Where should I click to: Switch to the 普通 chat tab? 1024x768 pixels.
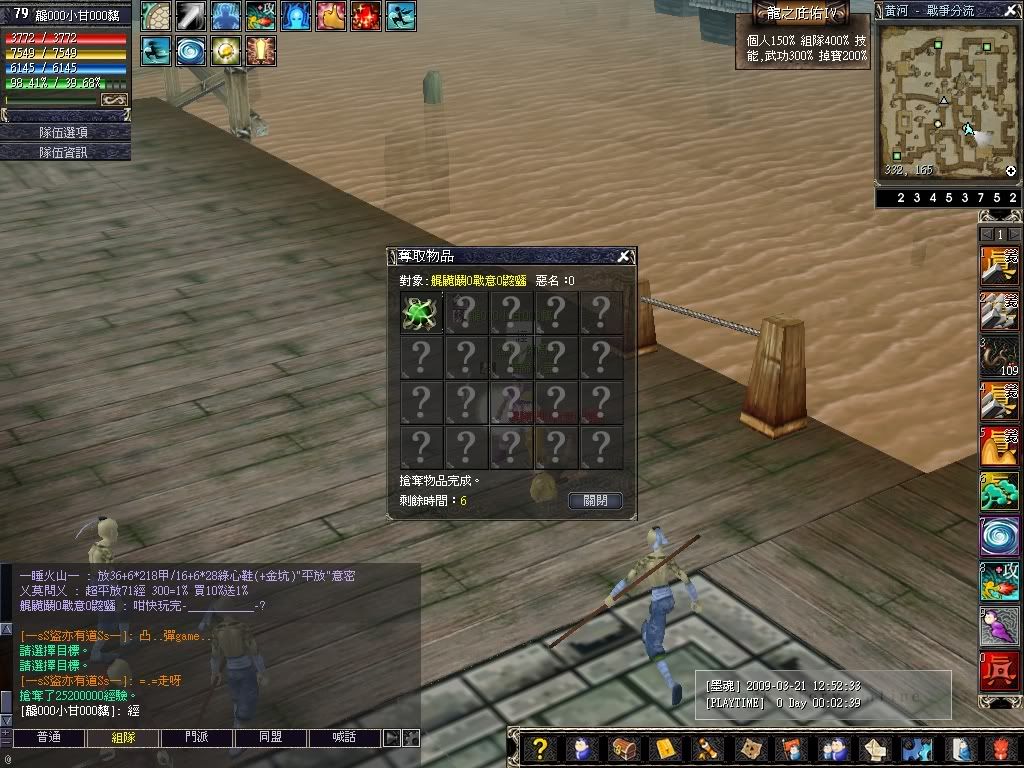(49, 738)
